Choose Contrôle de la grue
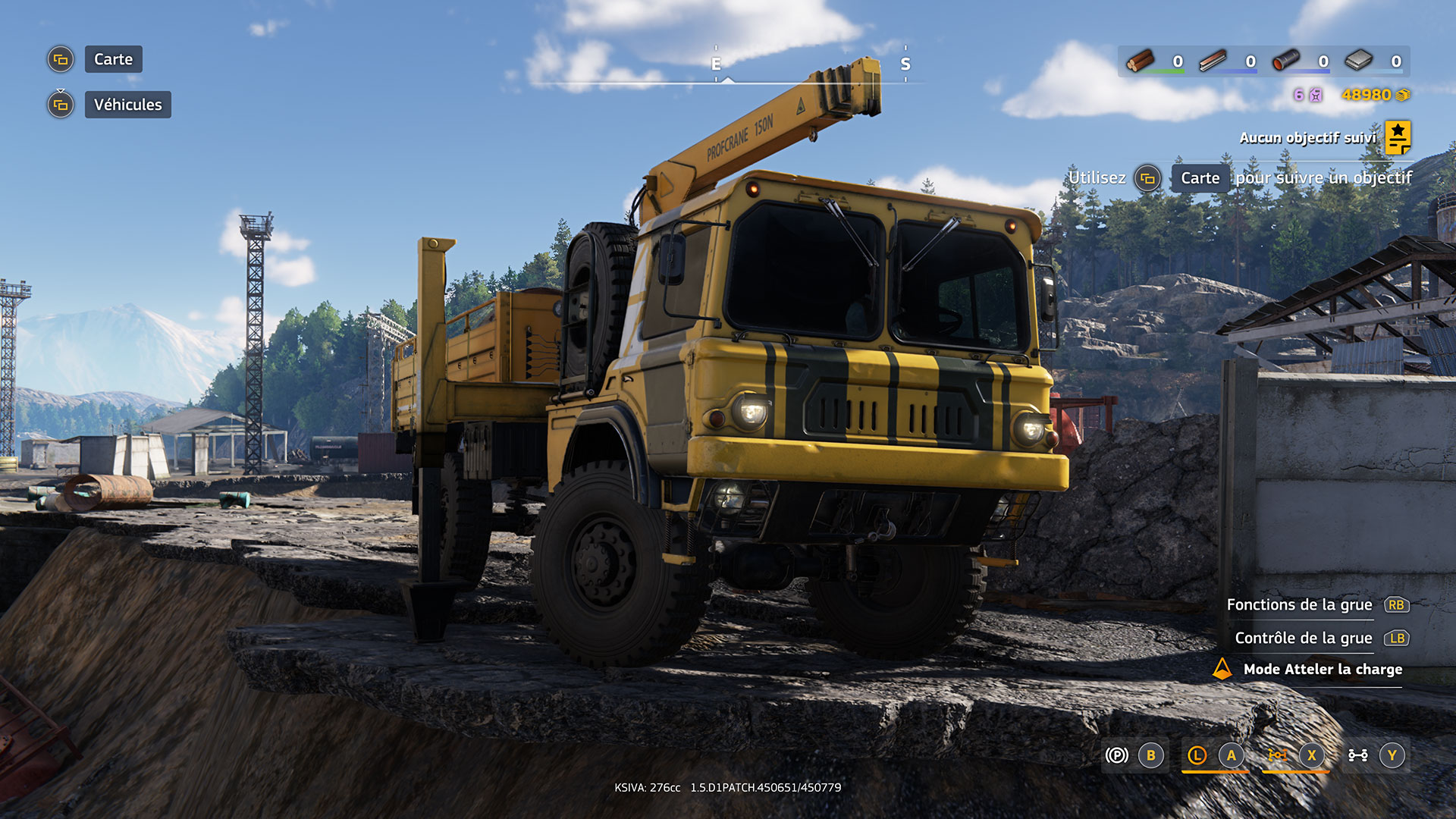Image resolution: width=1456 pixels, height=819 pixels. [1303, 638]
